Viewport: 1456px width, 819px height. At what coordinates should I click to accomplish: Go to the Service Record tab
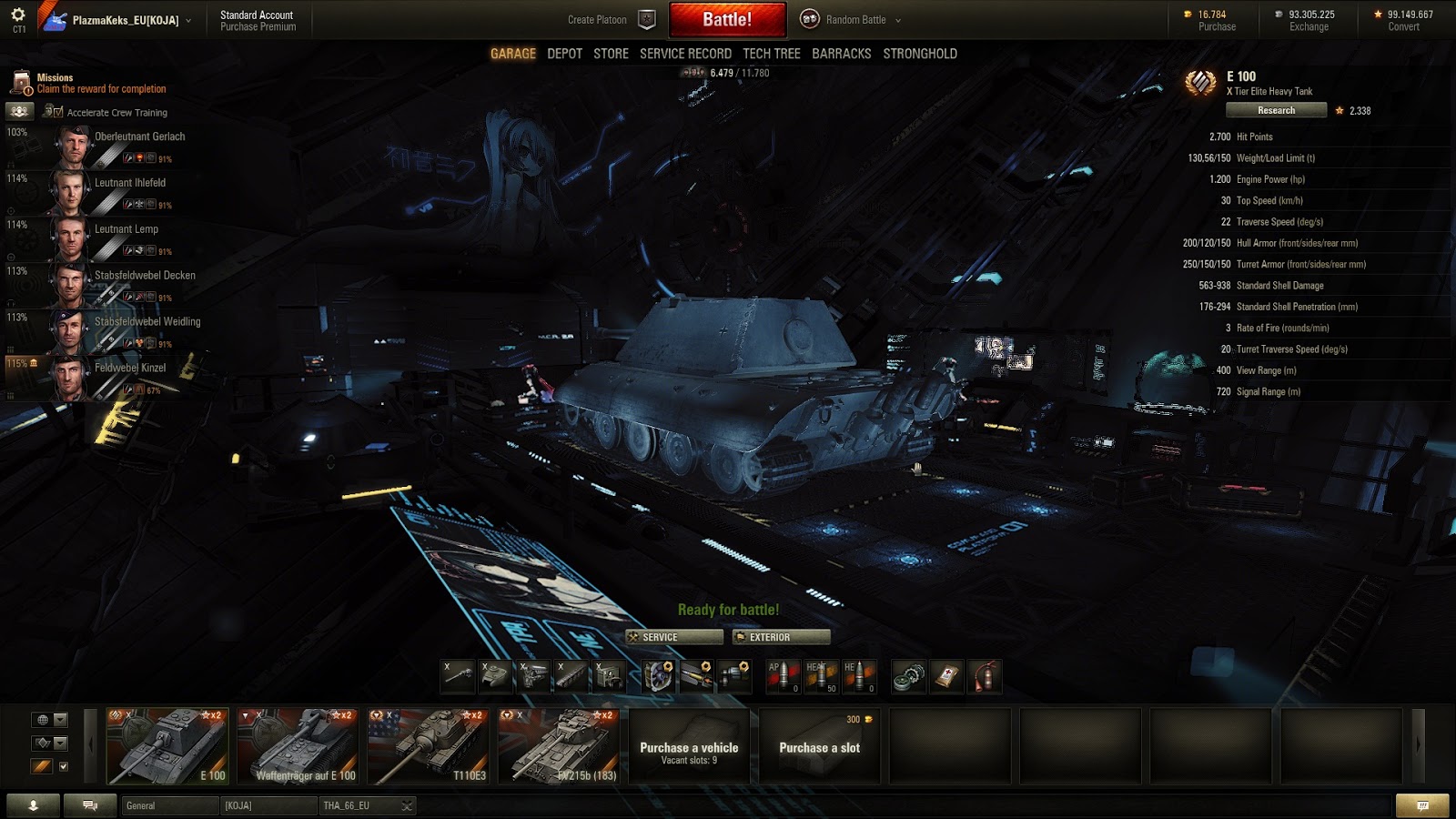tap(685, 54)
